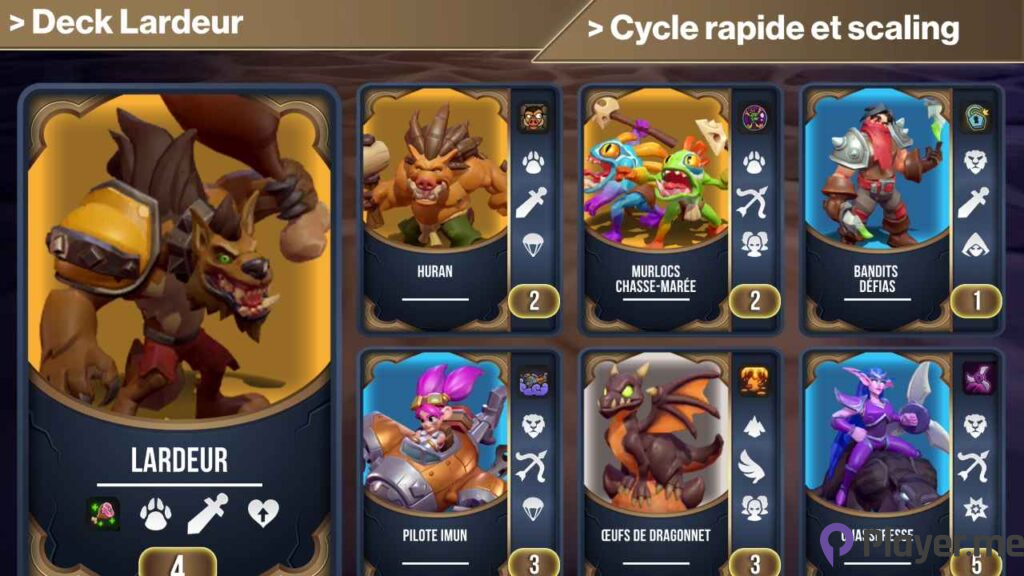Click Pilote Imun's storm cloud talent icon
1024x576 pixels.
pos(533,381)
